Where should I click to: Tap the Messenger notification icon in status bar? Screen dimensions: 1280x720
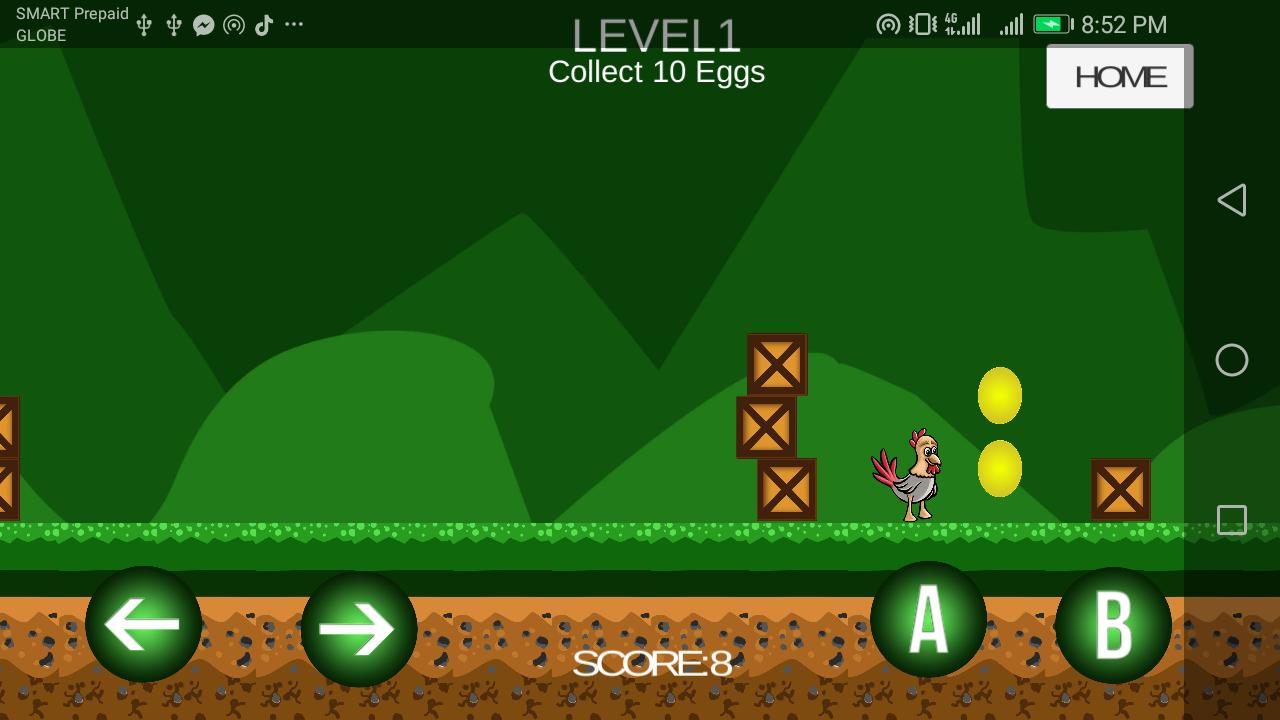(x=204, y=23)
